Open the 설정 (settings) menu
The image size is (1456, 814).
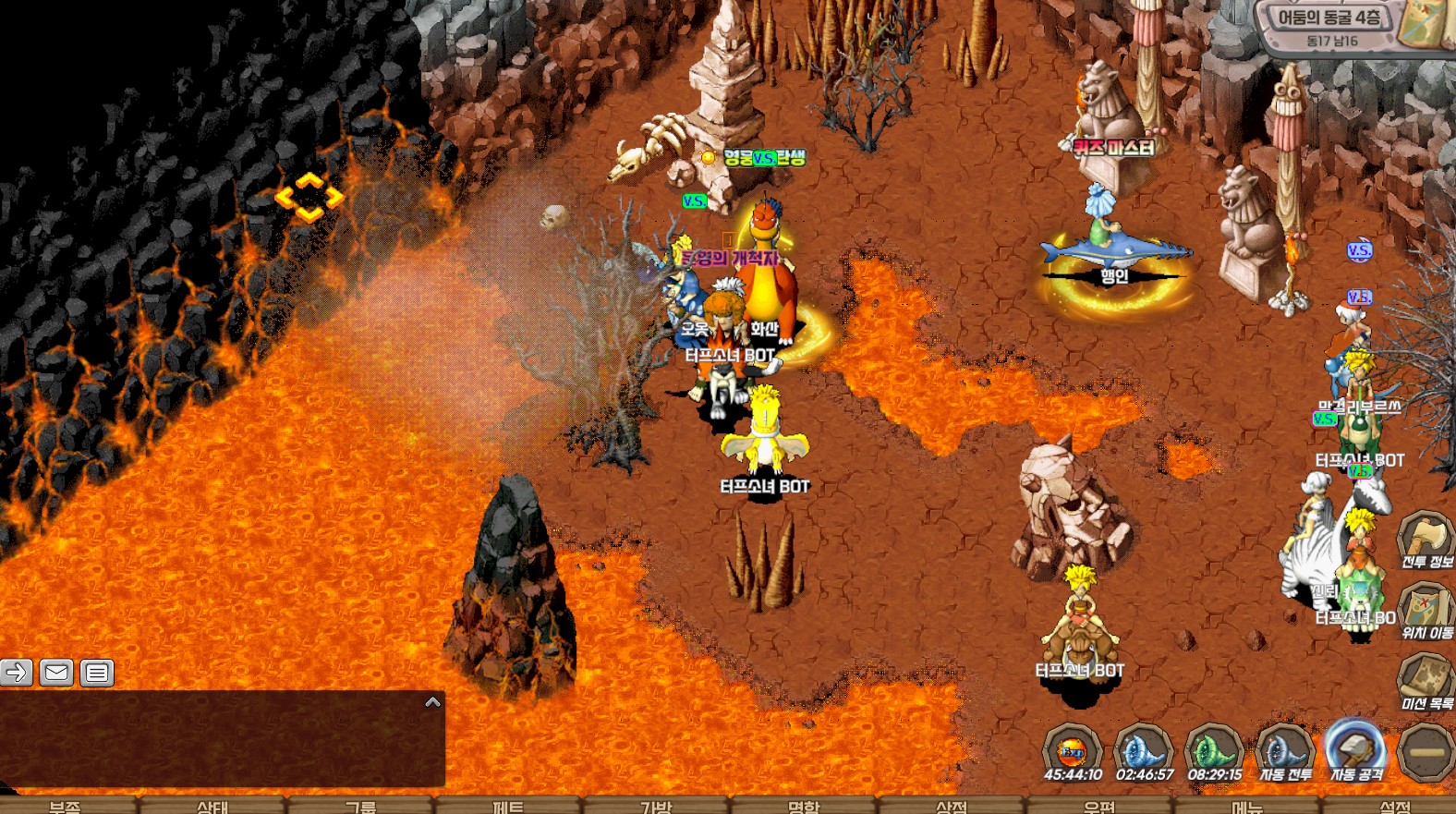point(1395,807)
